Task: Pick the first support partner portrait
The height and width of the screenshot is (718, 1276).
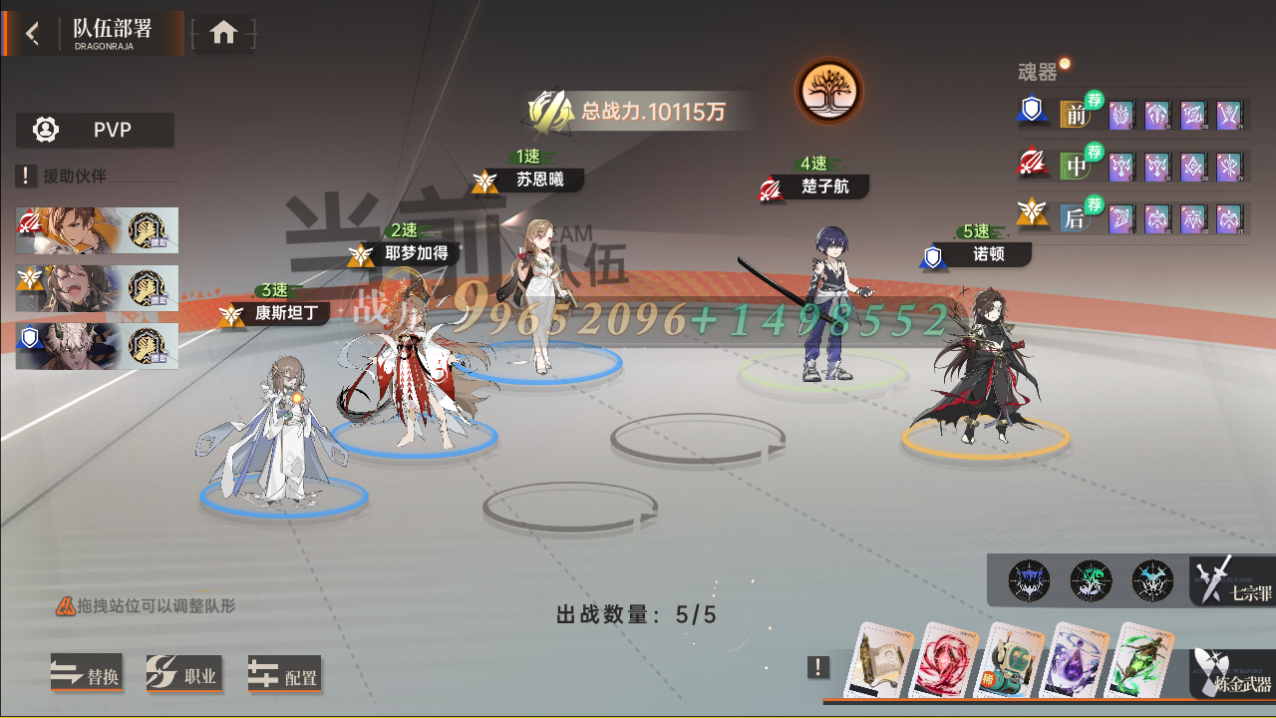Action: [97, 230]
